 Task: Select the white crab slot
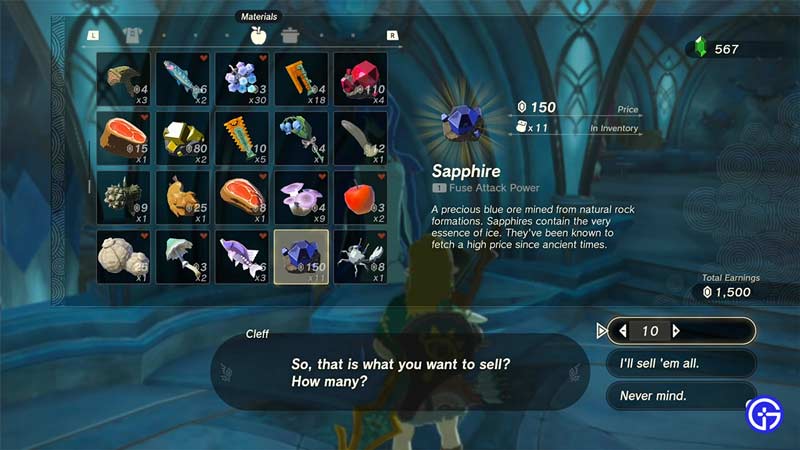point(359,257)
